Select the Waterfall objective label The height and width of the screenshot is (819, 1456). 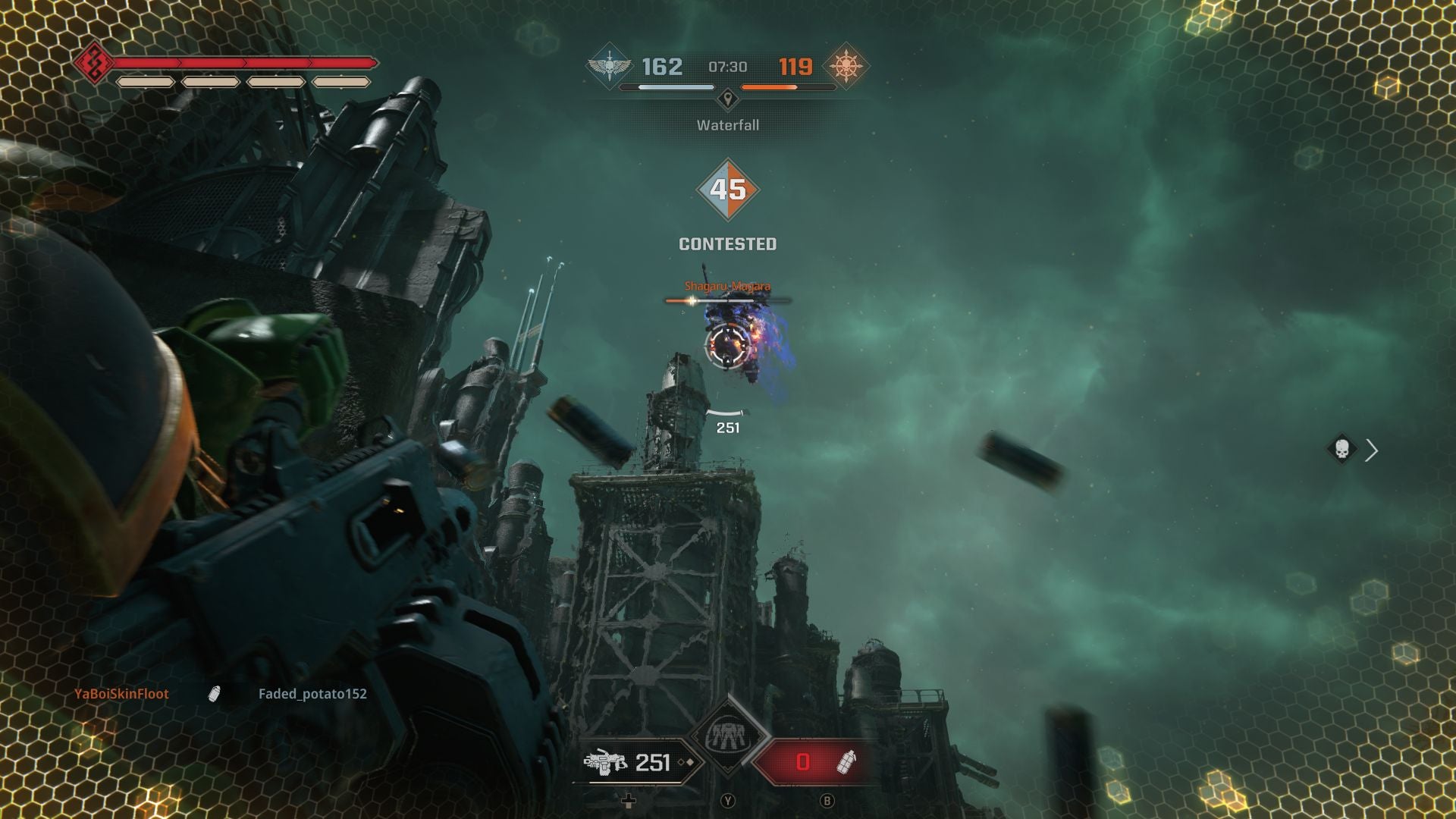click(x=727, y=125)
